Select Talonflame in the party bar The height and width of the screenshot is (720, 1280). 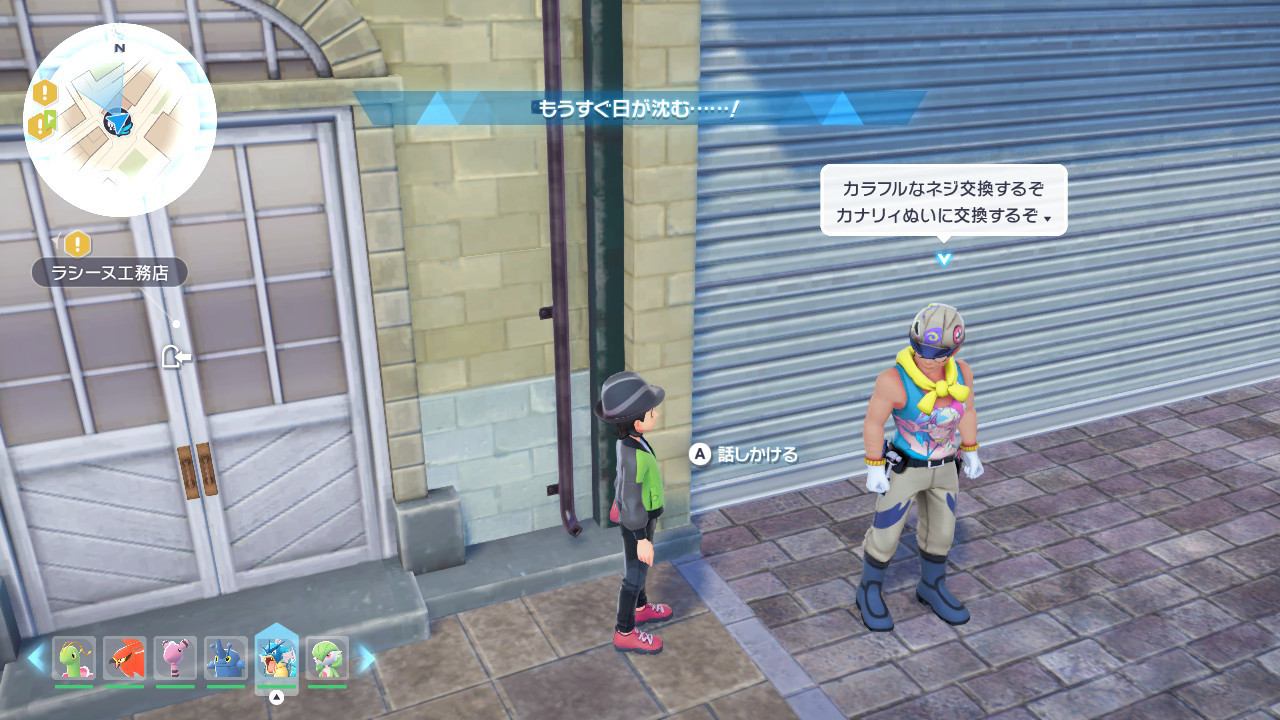click(125, 659)
